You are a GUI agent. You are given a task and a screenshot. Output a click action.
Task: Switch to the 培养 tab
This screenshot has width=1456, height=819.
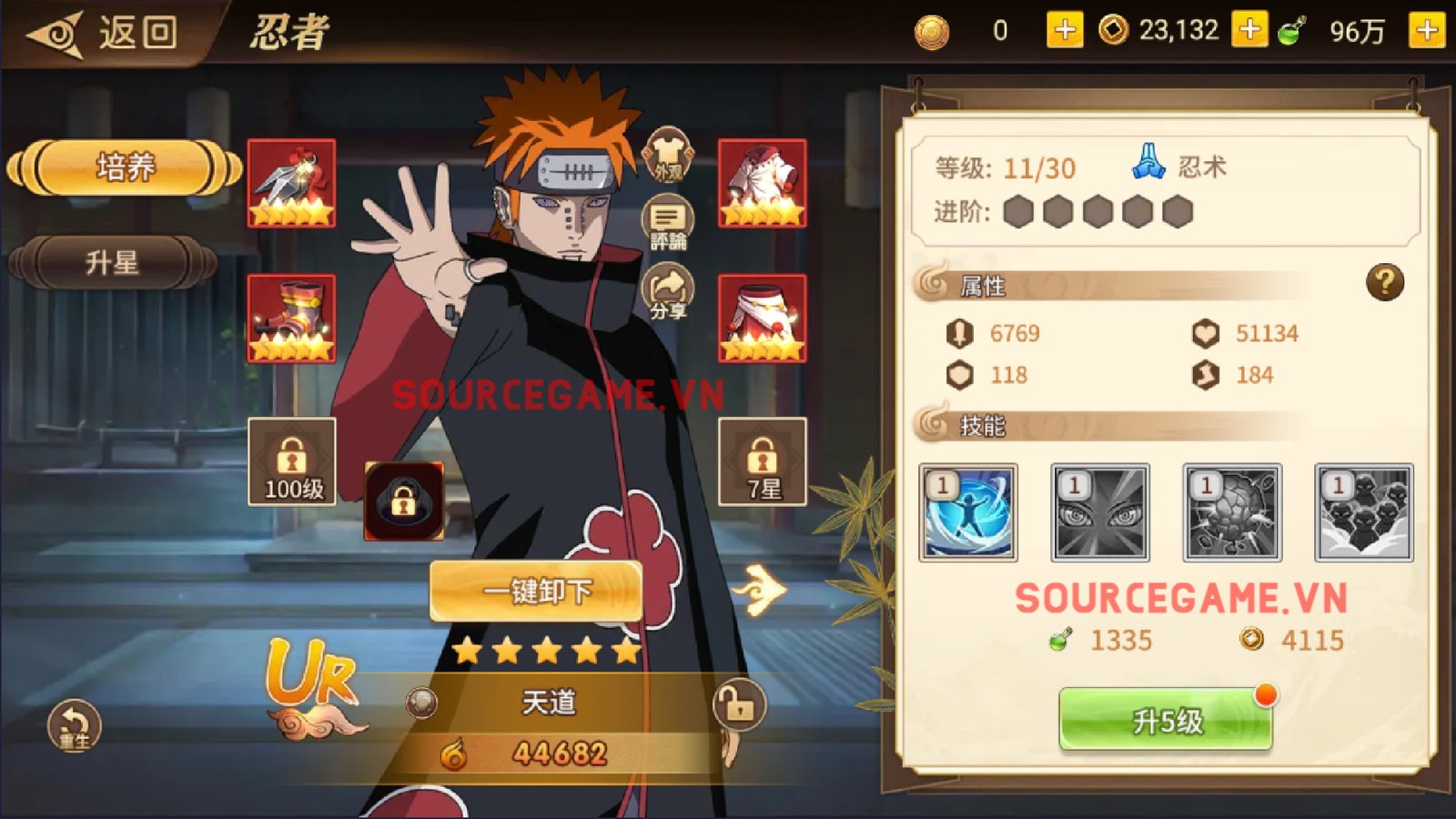(x=125, y=167)
